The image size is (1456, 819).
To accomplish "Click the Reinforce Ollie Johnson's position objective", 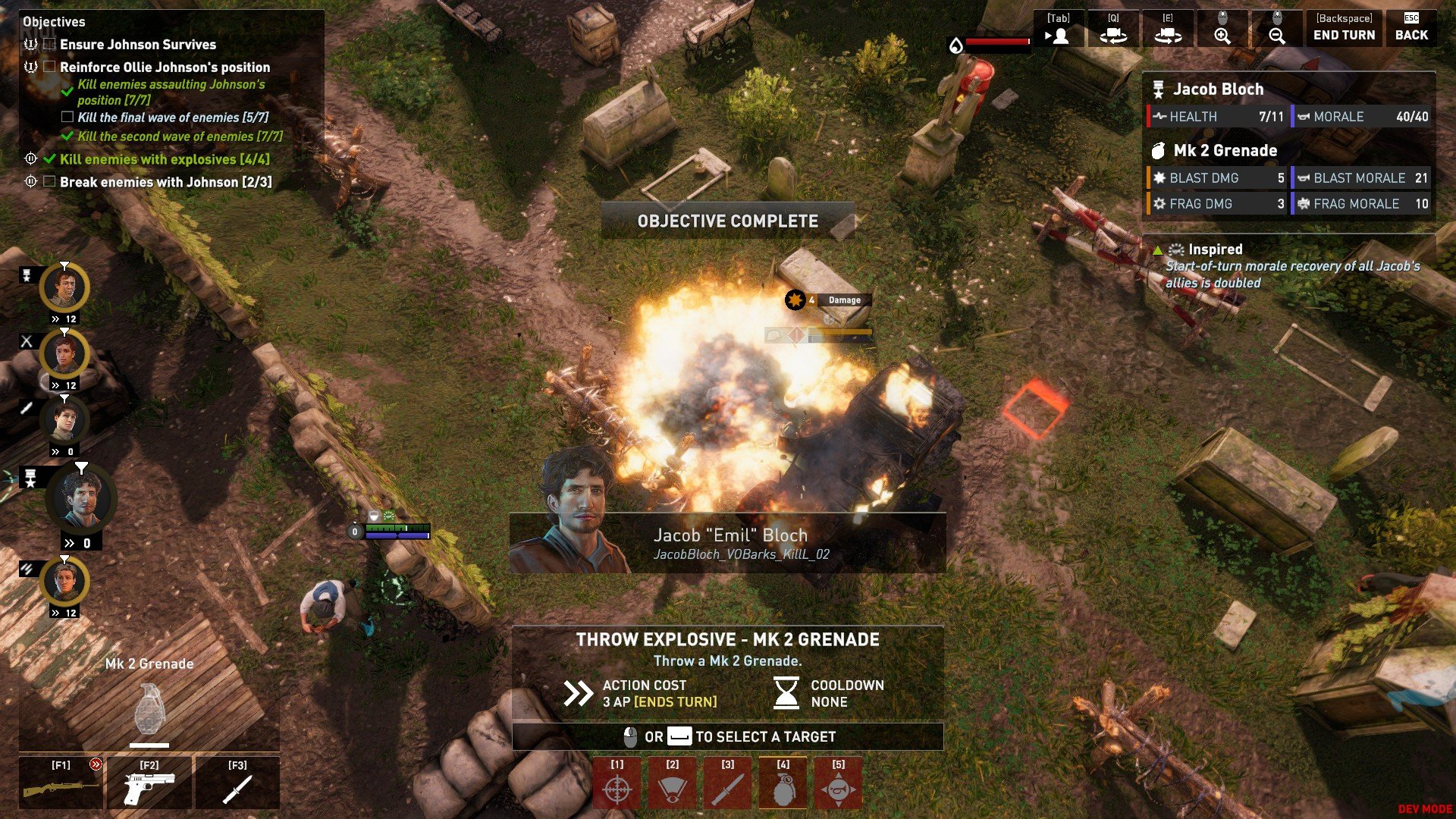I will (165, 67).
